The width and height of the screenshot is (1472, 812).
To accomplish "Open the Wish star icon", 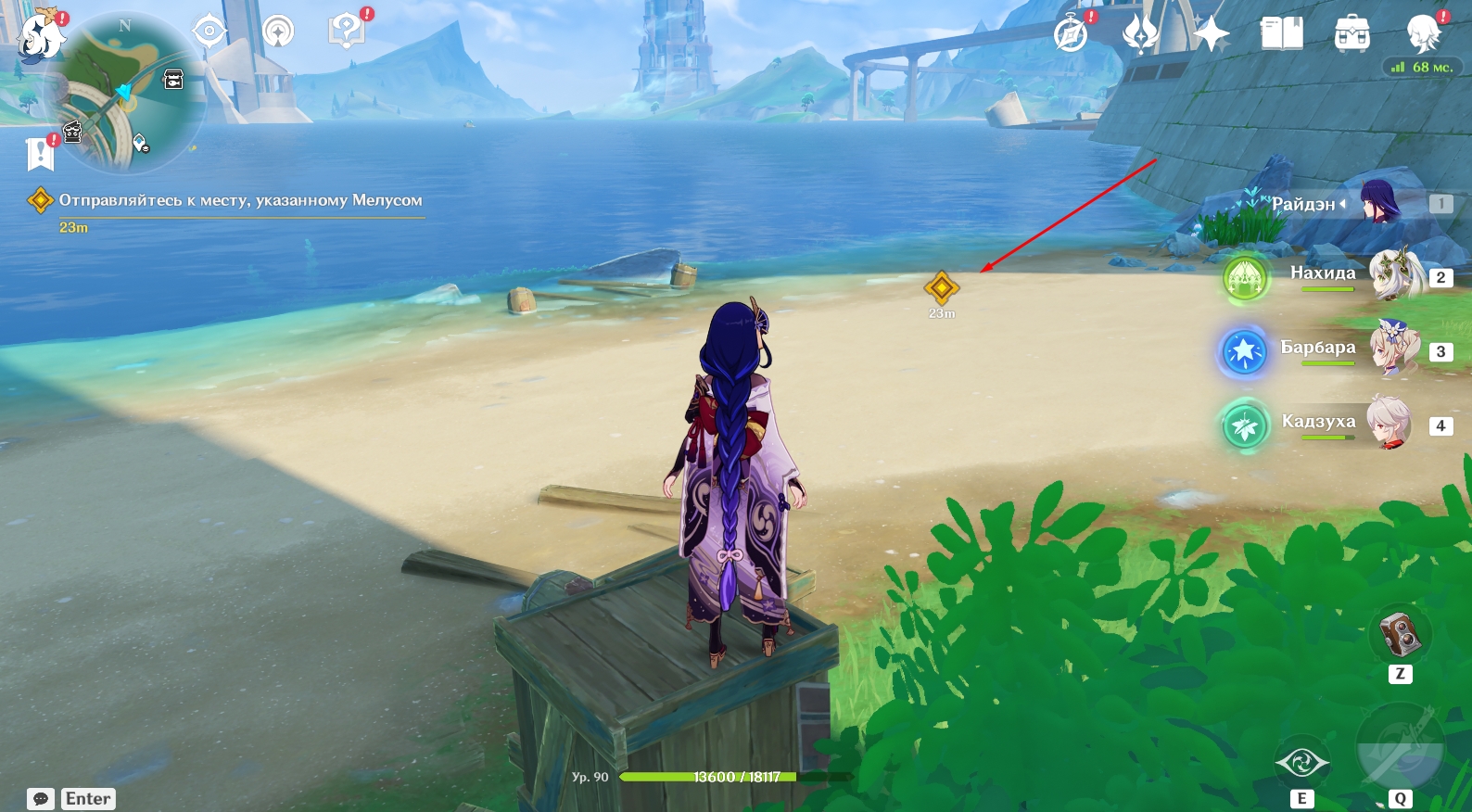I will (x=1211, y=35).
